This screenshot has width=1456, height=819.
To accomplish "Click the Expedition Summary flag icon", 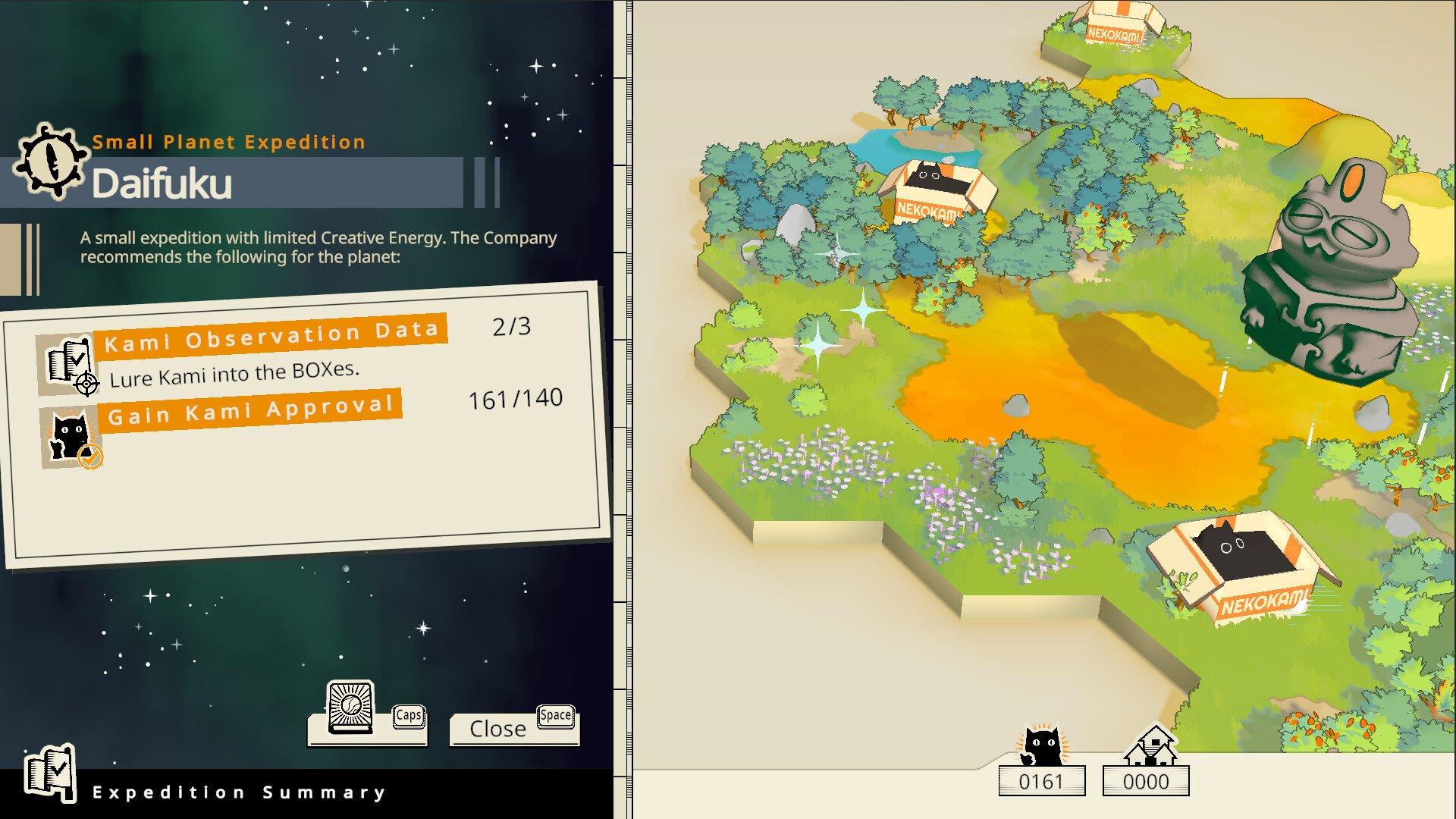I will [50, 773].
